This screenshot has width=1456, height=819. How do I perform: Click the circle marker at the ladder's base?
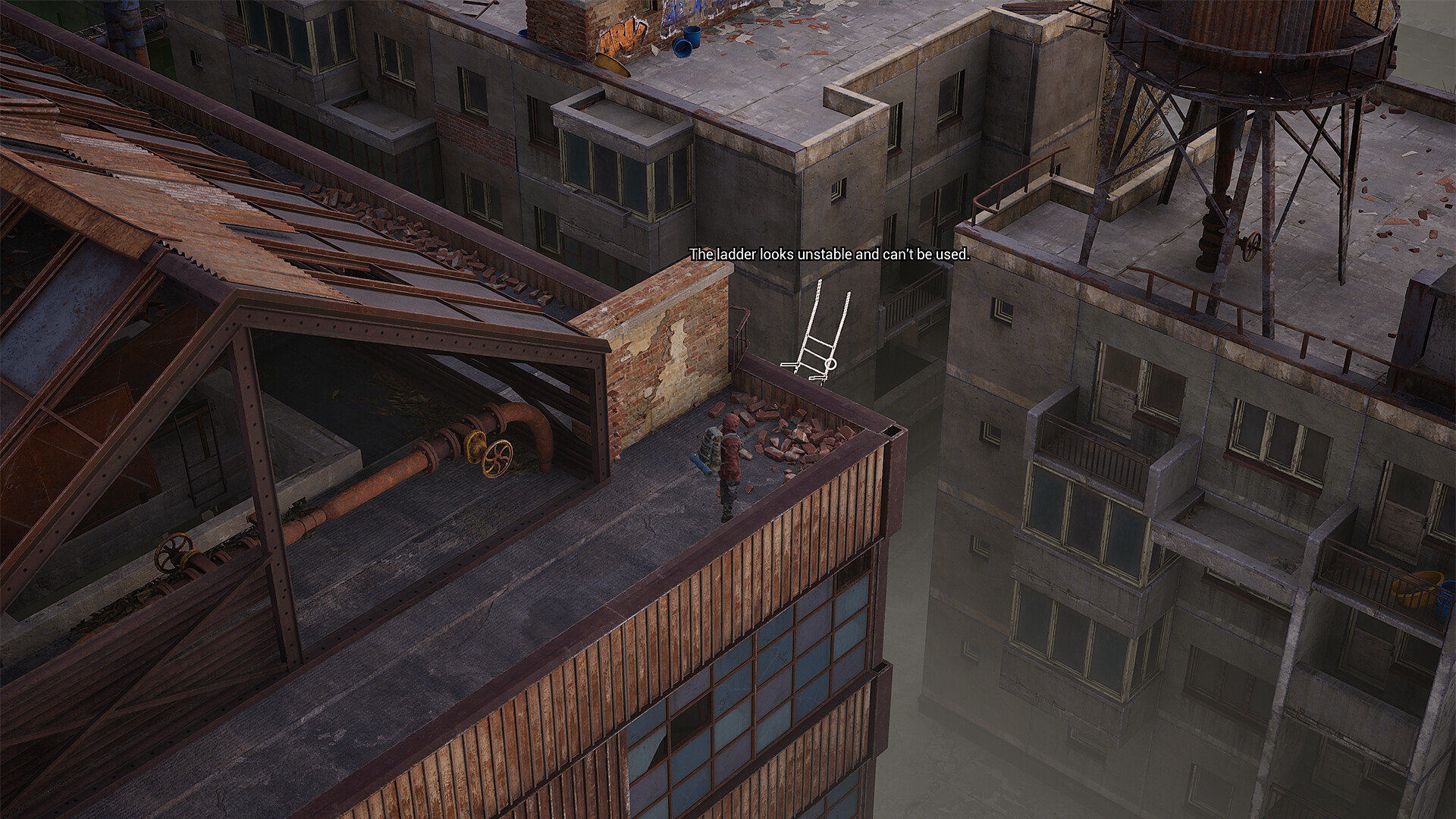click(831, 365)
